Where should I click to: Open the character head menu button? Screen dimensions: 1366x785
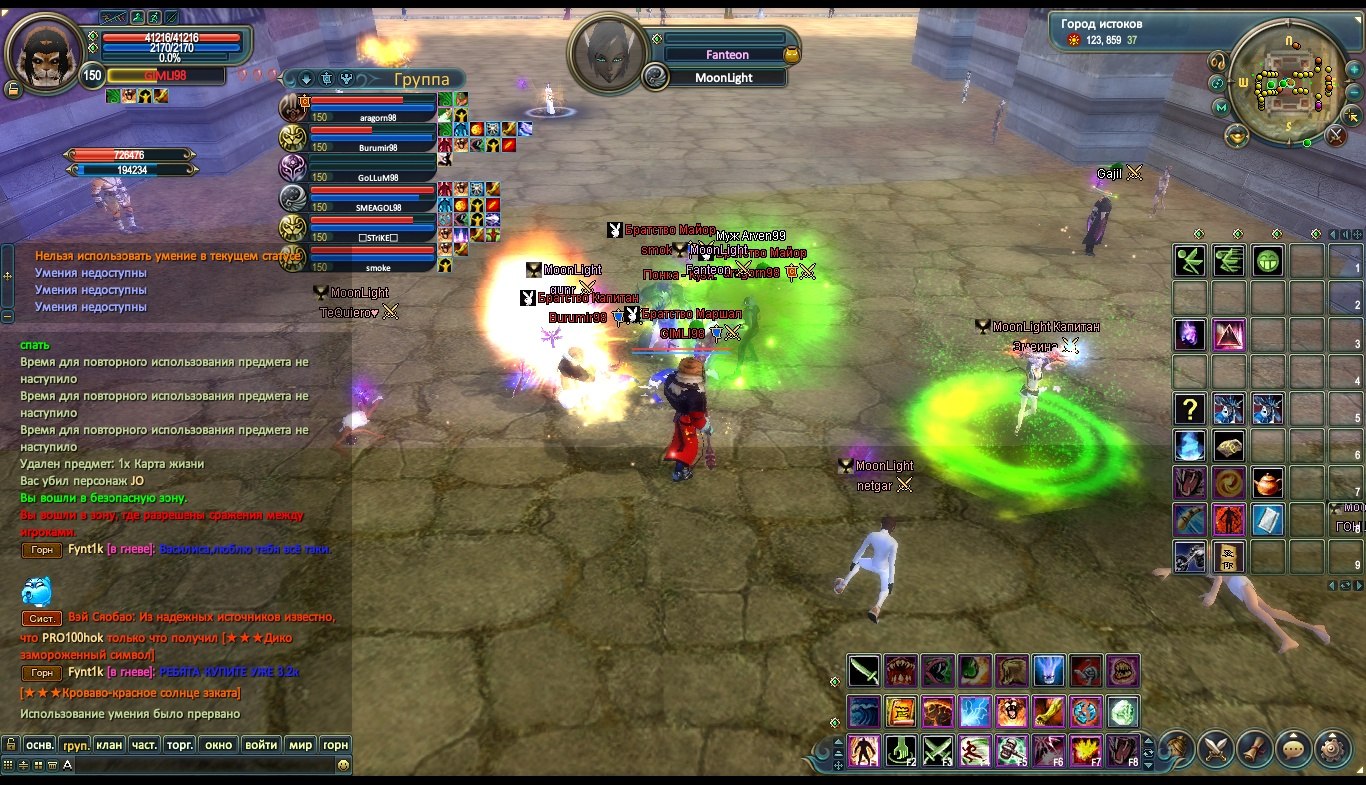[x=1178, y=748]
